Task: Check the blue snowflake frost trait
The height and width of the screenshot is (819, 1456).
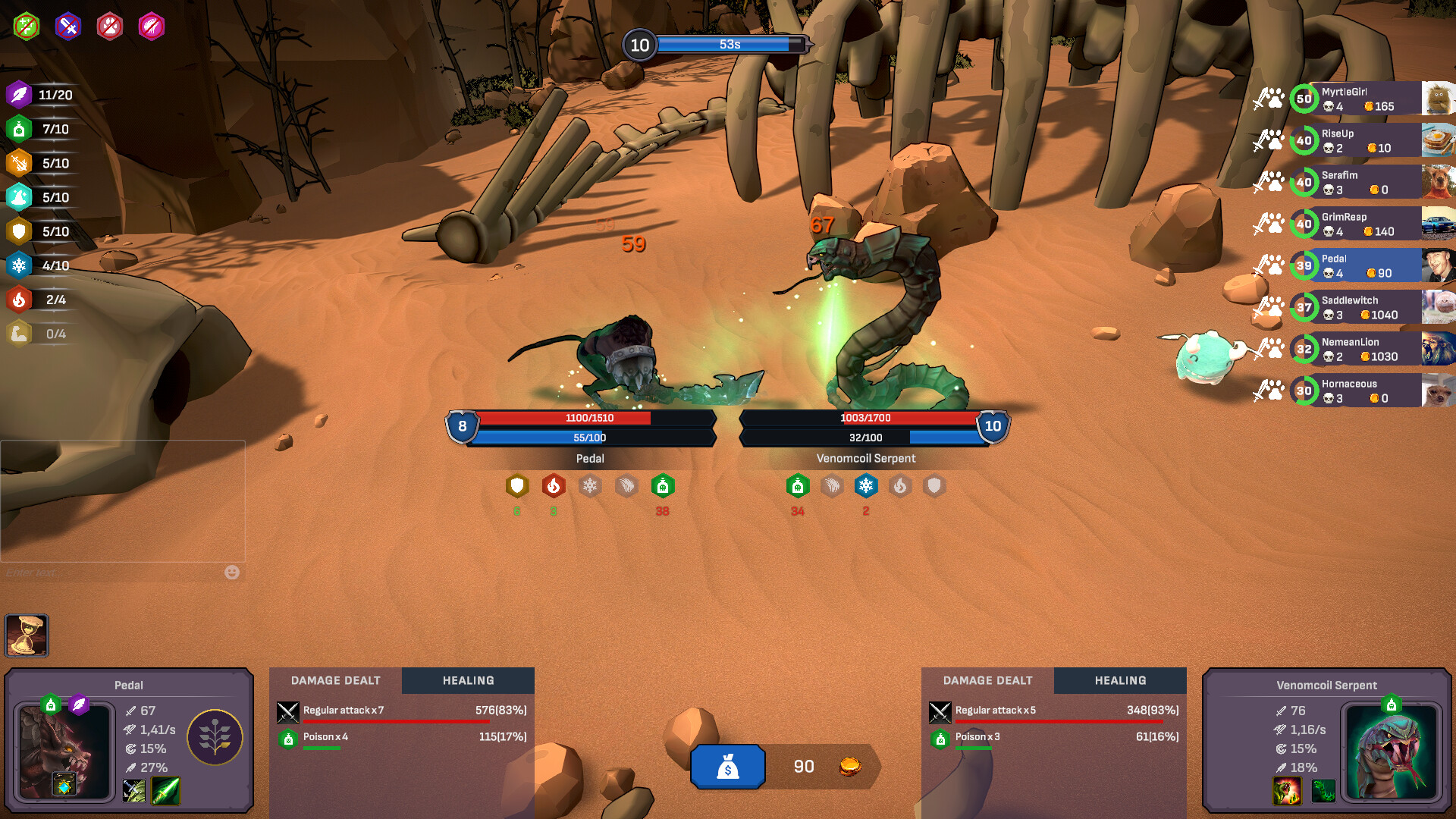Action: pyautogui.click(x=20, y=265)
